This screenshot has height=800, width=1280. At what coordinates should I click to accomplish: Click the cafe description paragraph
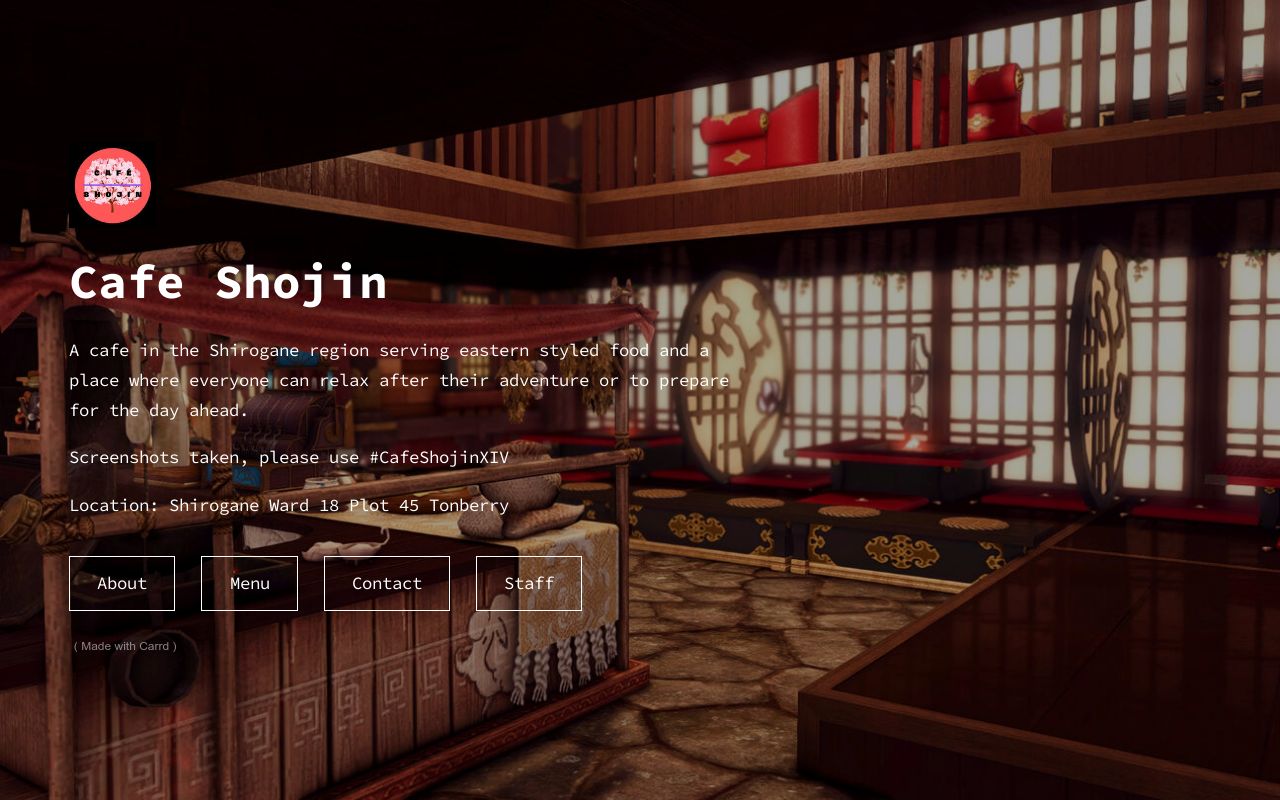398,380
